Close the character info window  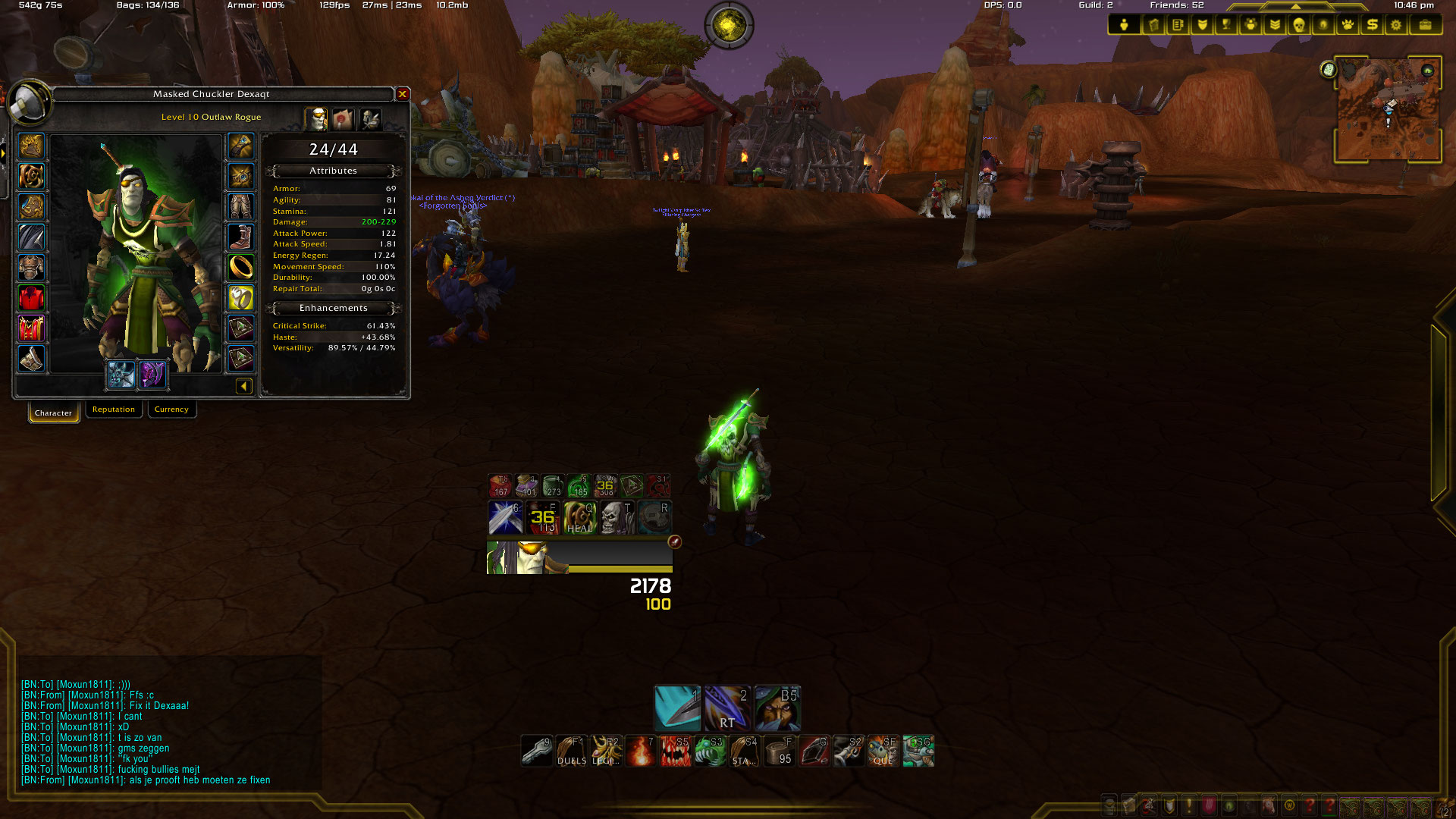coord(403,94)
